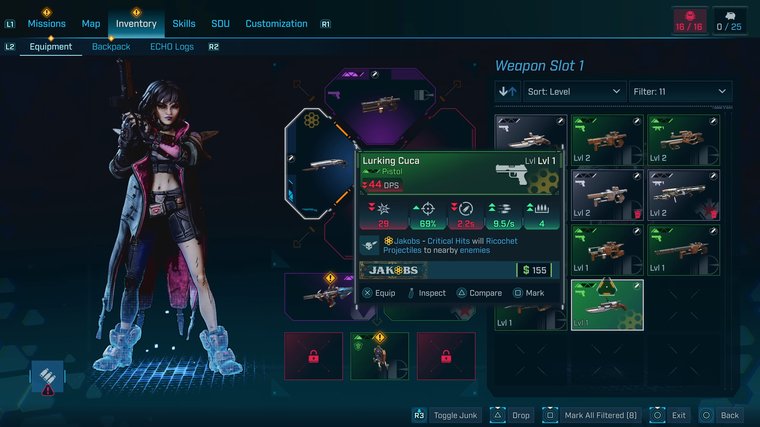Open the Filter: 11 dropdown

(680, 91)
